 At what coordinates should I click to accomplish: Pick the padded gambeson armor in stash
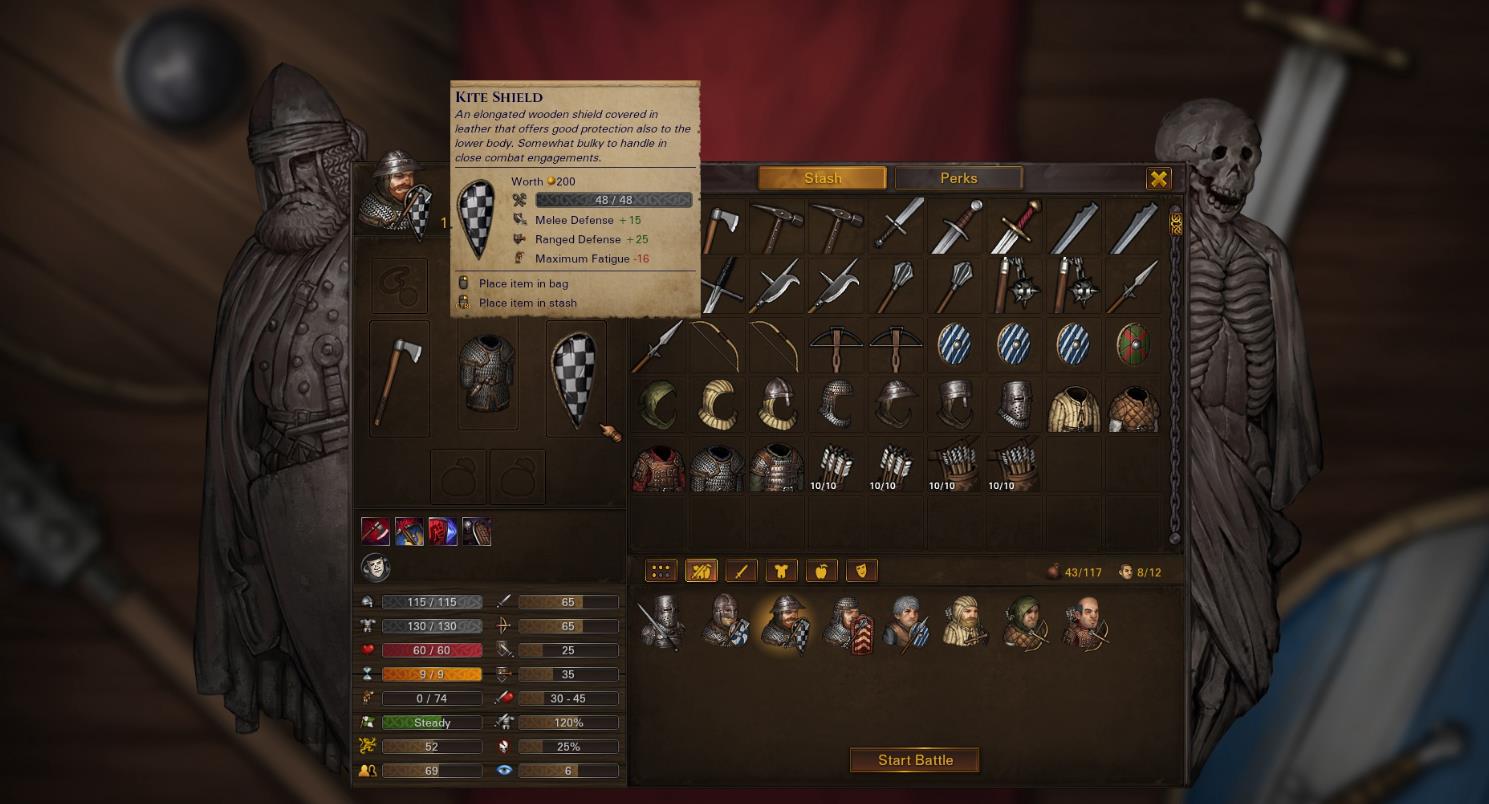[x=1074, y=405]
